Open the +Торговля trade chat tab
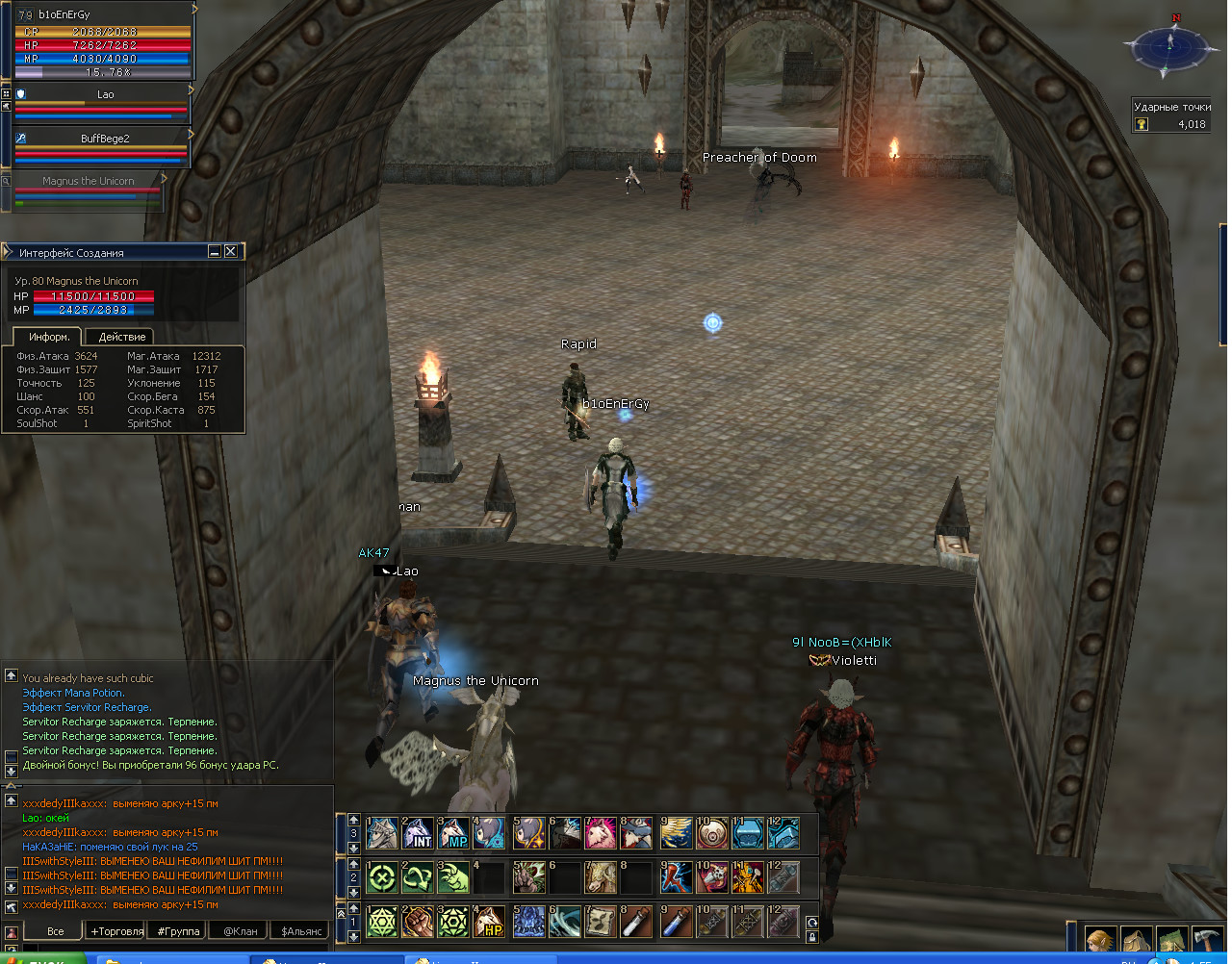Image resolution: width=1232 pixels, height=964 pixels. click(x=116, y=931)
